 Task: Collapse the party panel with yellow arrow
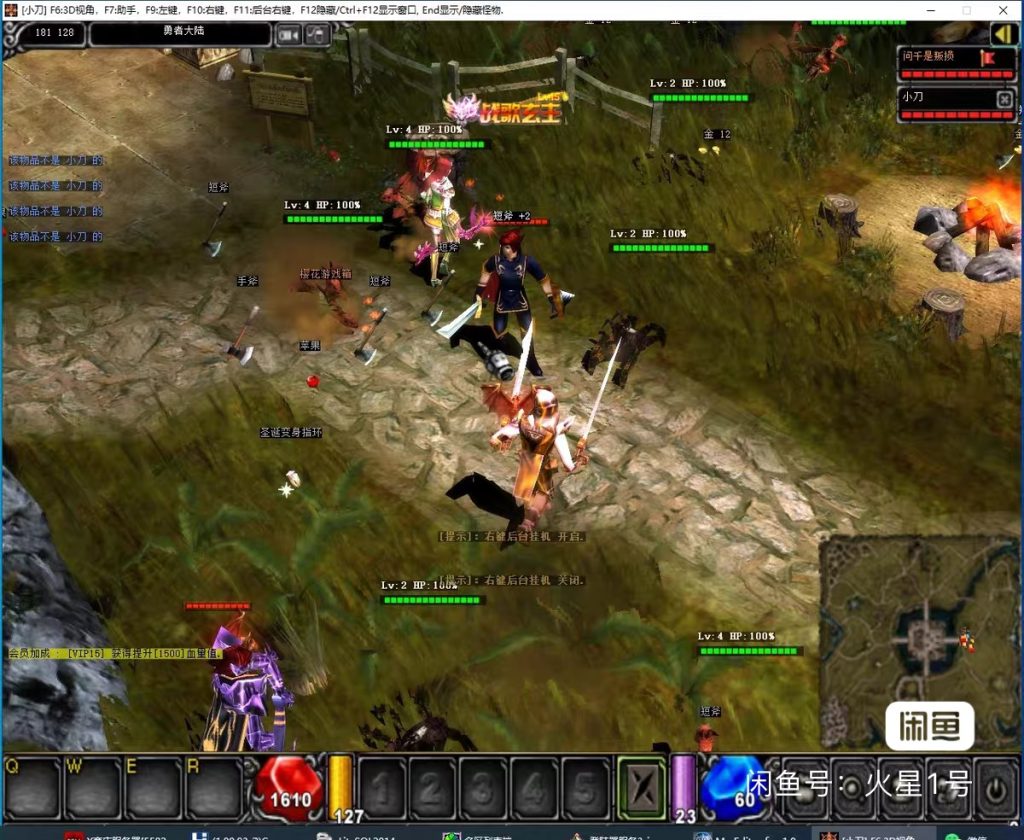click(1003, 34)
